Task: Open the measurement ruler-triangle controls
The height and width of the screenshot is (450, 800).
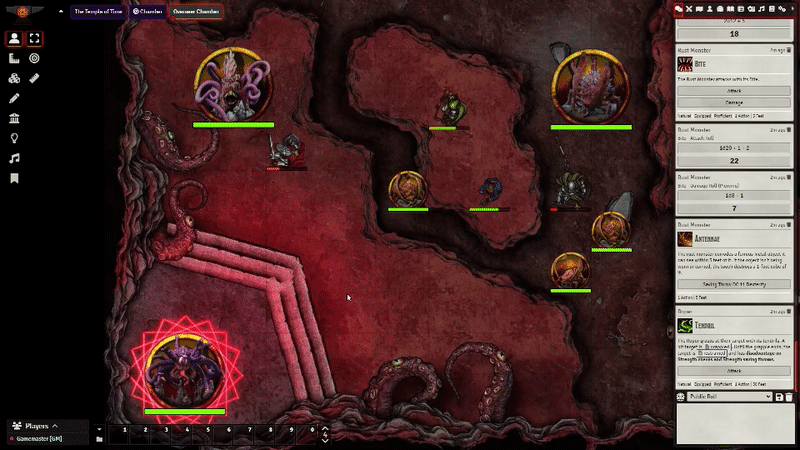Action: click(14, 60)
